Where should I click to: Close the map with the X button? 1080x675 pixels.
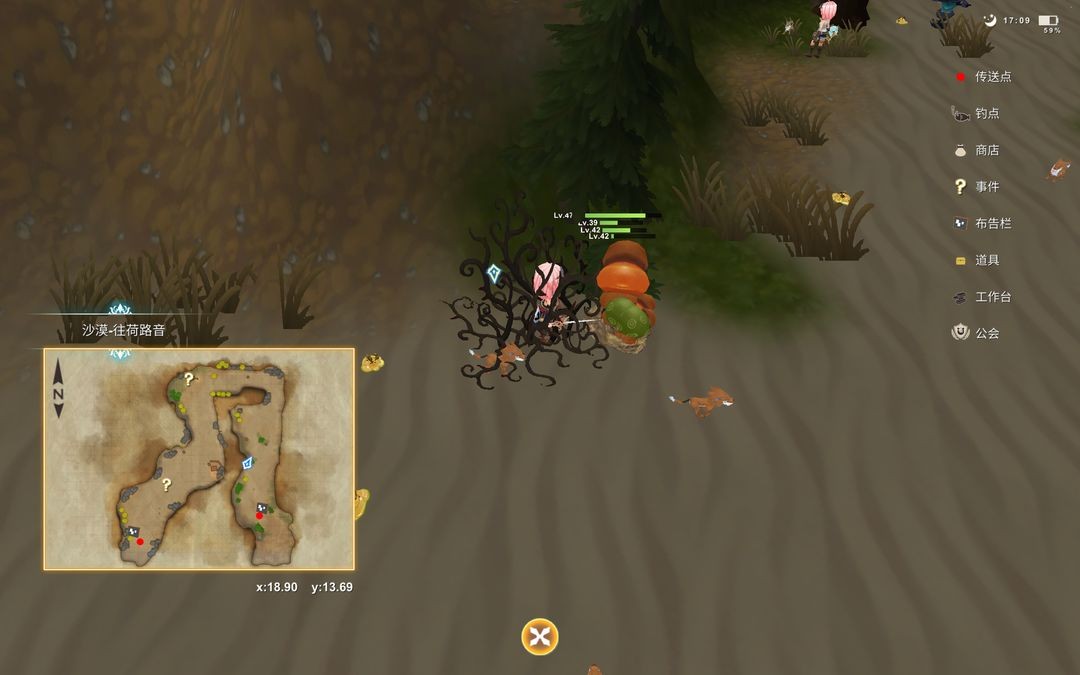point(539,637)
